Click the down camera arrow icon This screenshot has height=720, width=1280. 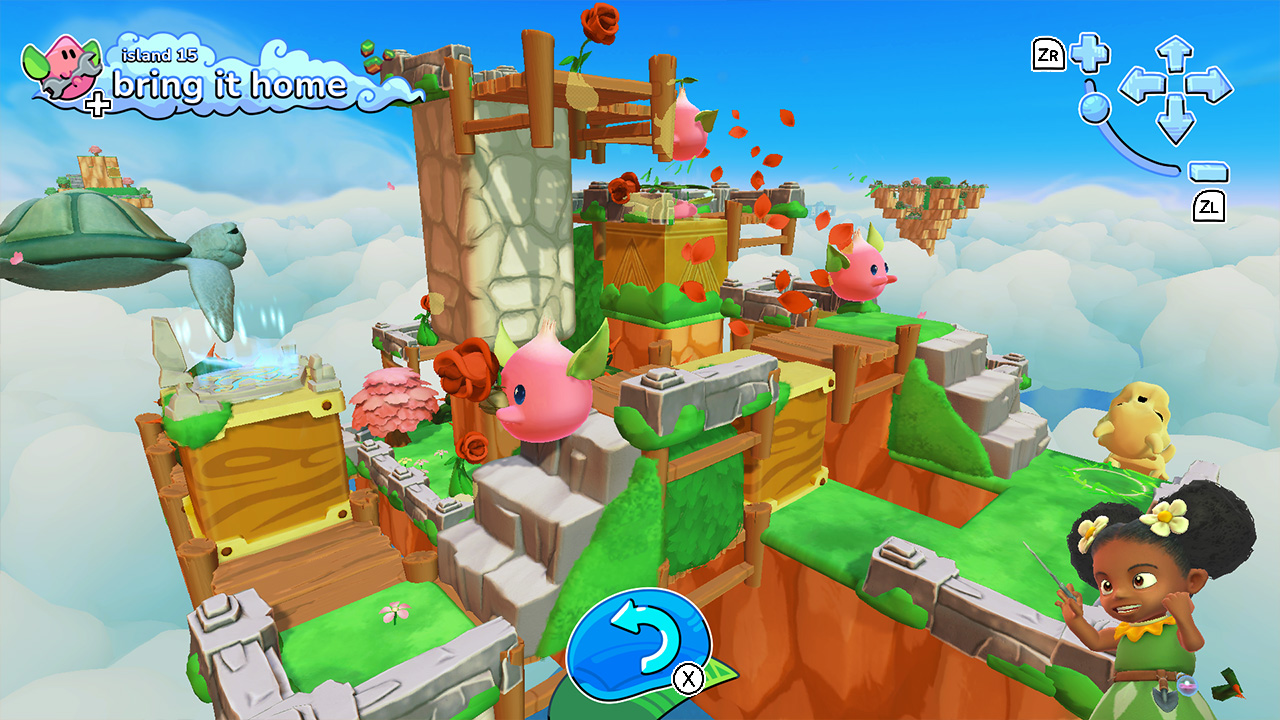(1174, 118)
